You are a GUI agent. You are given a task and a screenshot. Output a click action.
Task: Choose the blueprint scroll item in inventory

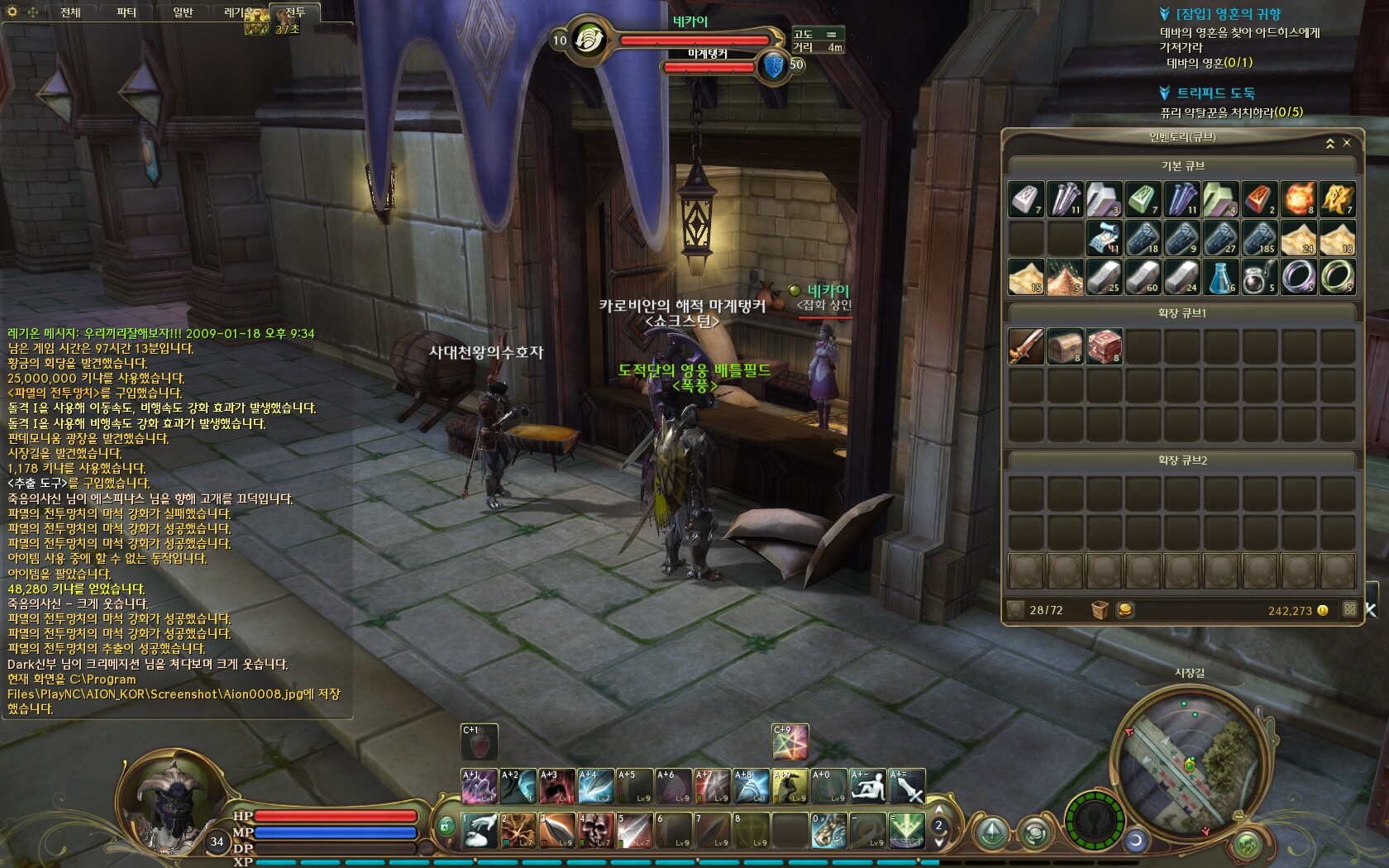tap(1103, 238)
